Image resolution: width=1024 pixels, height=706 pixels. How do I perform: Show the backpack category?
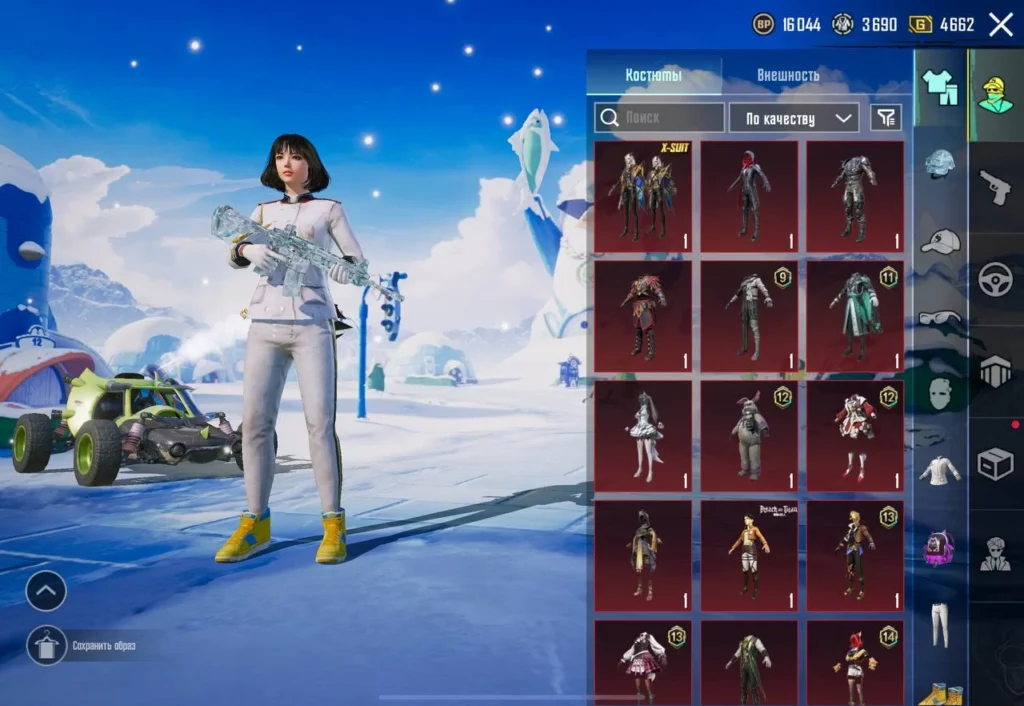(x=939, y=548)
